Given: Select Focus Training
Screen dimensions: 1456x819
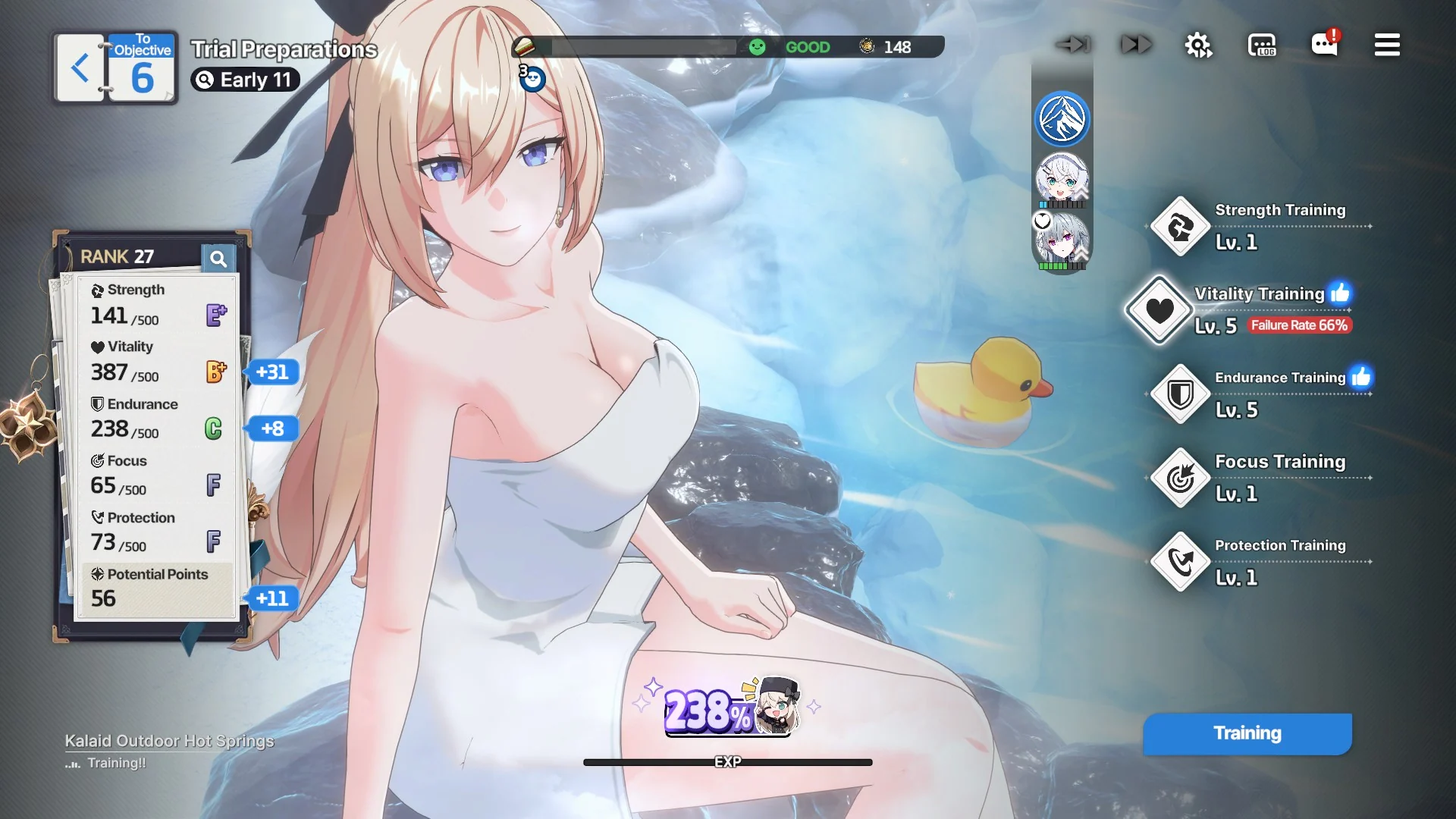Looking at the screenshot, I should [x=1180, y=478].
